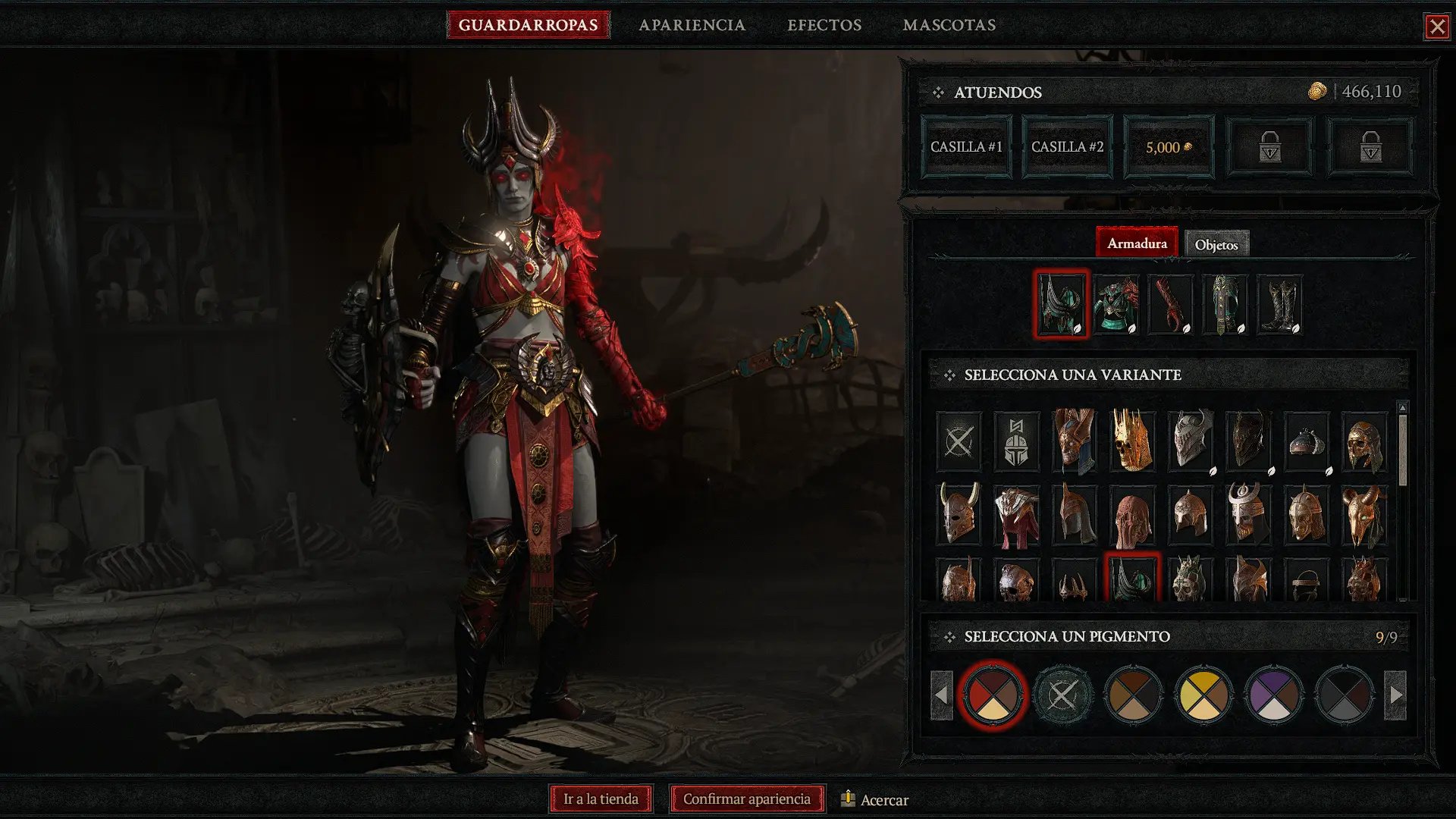
Task: Switch to the Apariencia tab
Action: (x=692, y=25)
